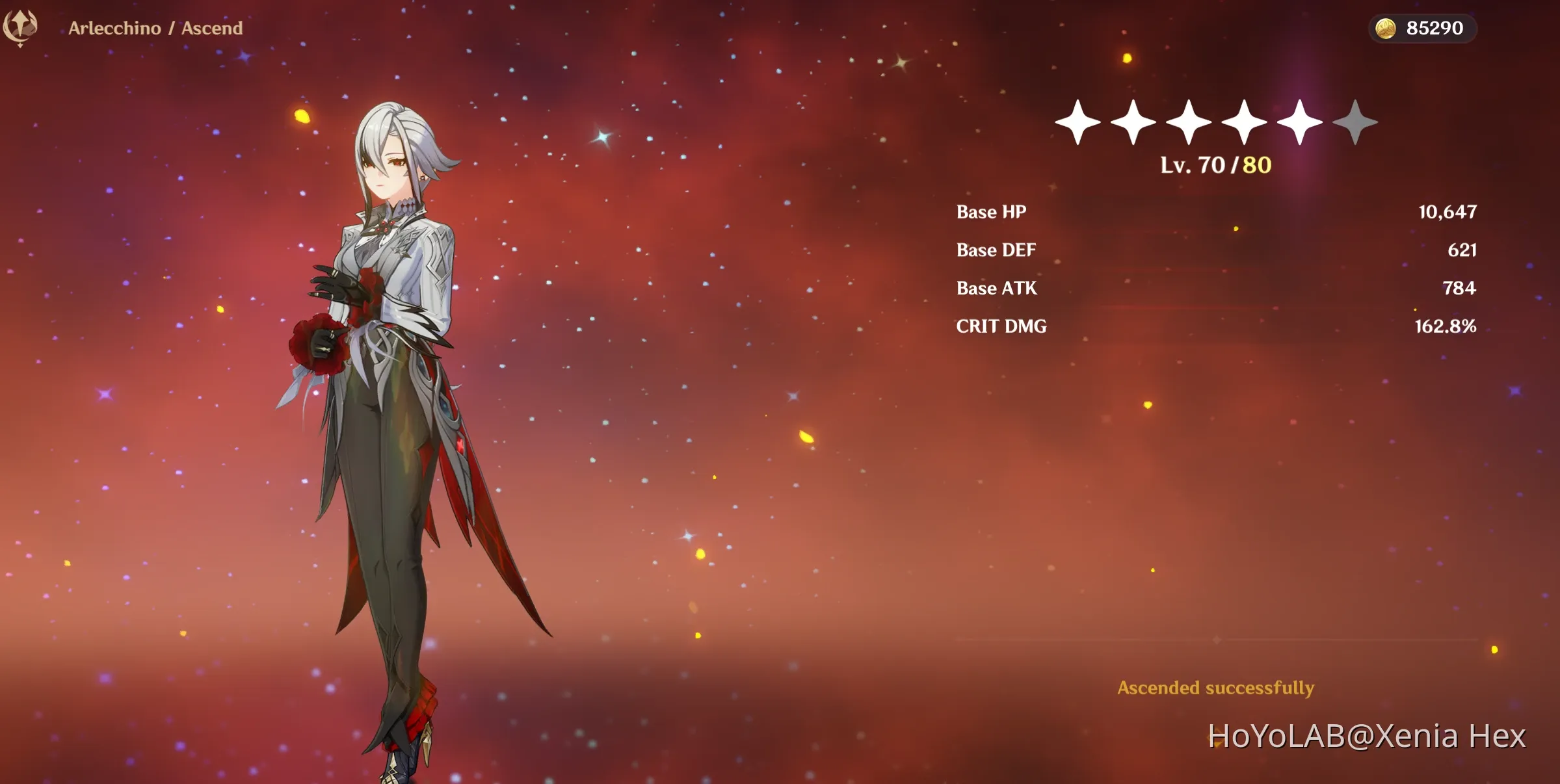Open the Arlecchino breadcrumb label

coord(114,28)
